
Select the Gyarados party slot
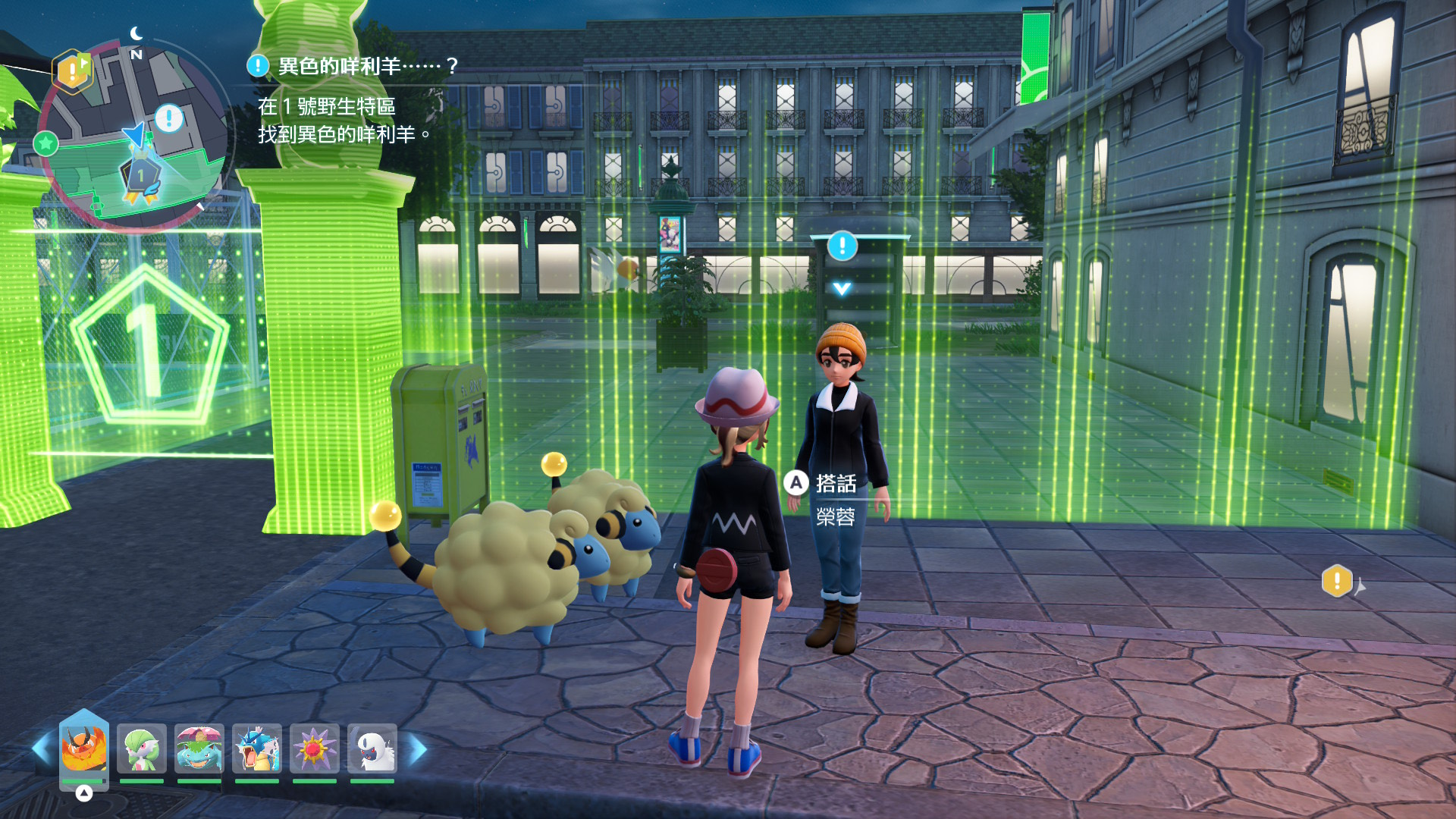point(257,749)
